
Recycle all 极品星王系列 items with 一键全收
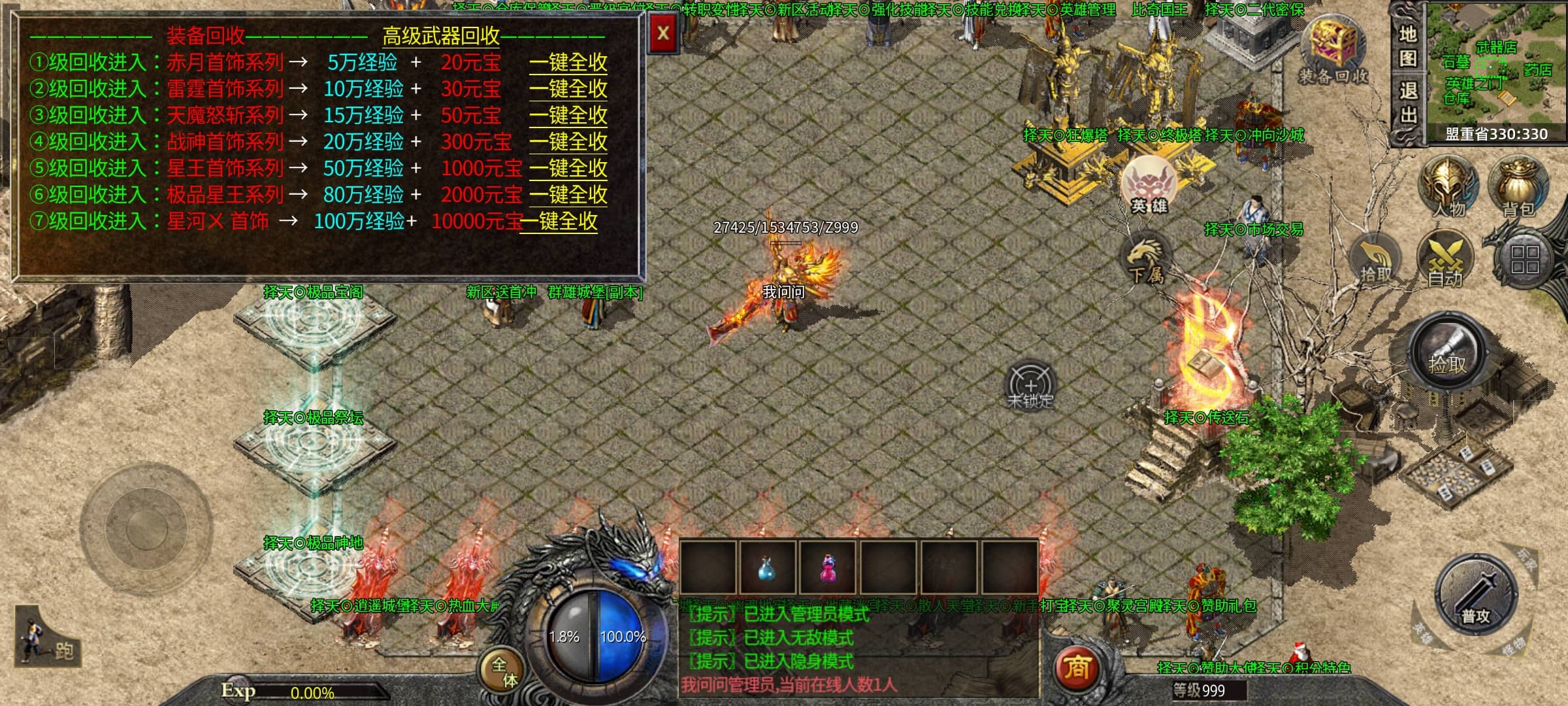pos(568,195)
